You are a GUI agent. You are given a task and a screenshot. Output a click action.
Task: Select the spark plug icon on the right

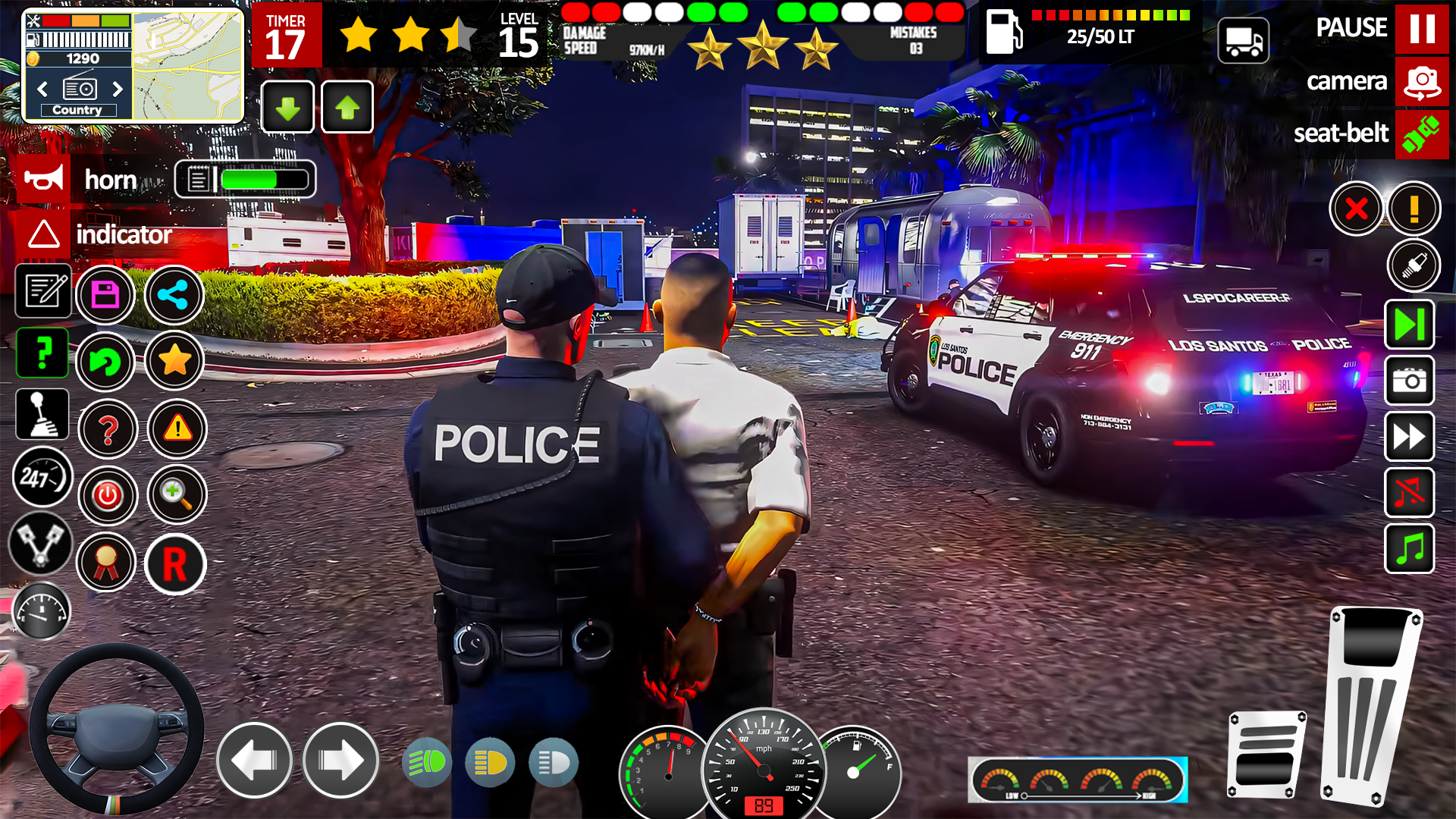[x=1415, y=265]
